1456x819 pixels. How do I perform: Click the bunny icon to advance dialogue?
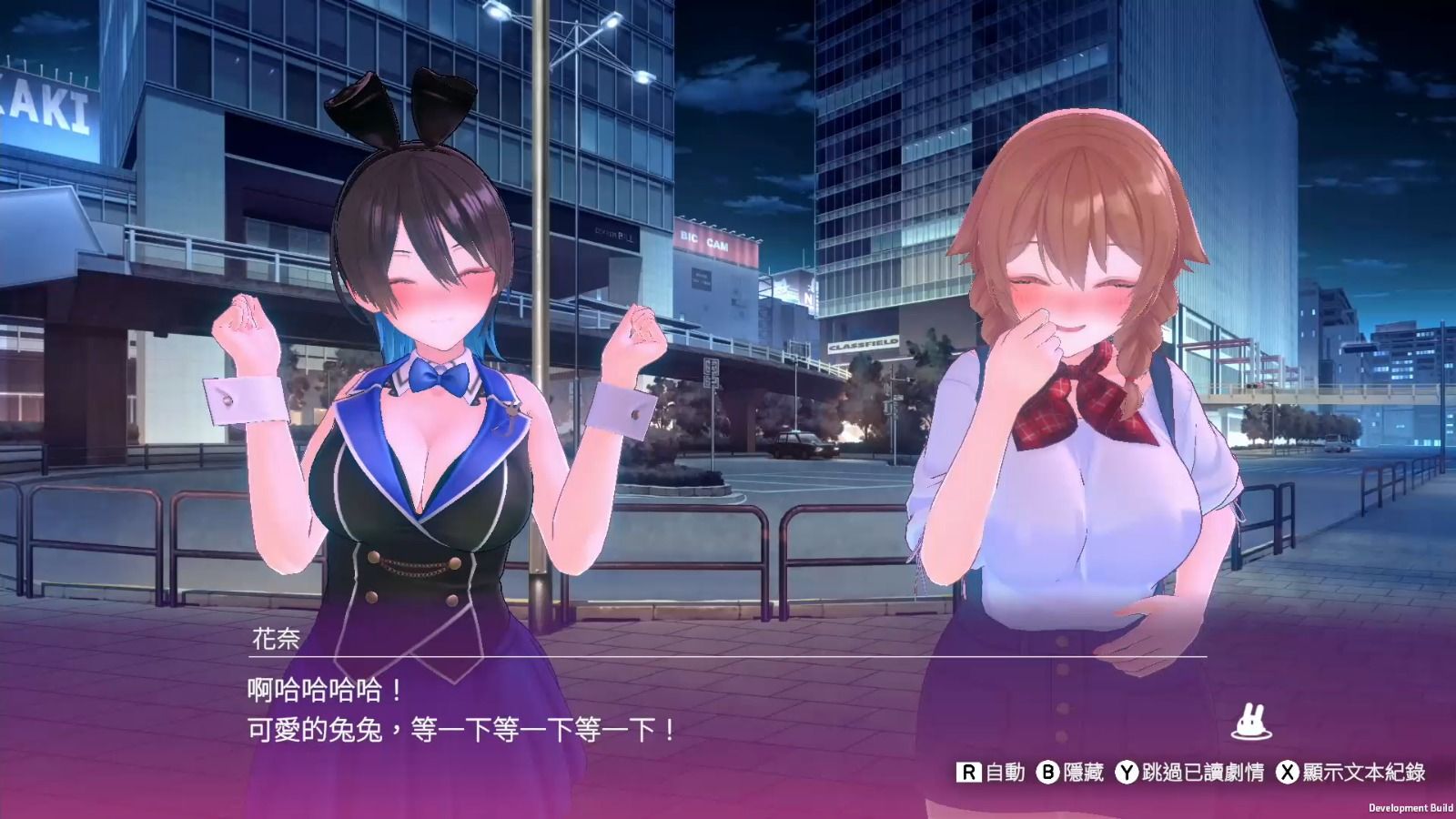(1250, 723)
